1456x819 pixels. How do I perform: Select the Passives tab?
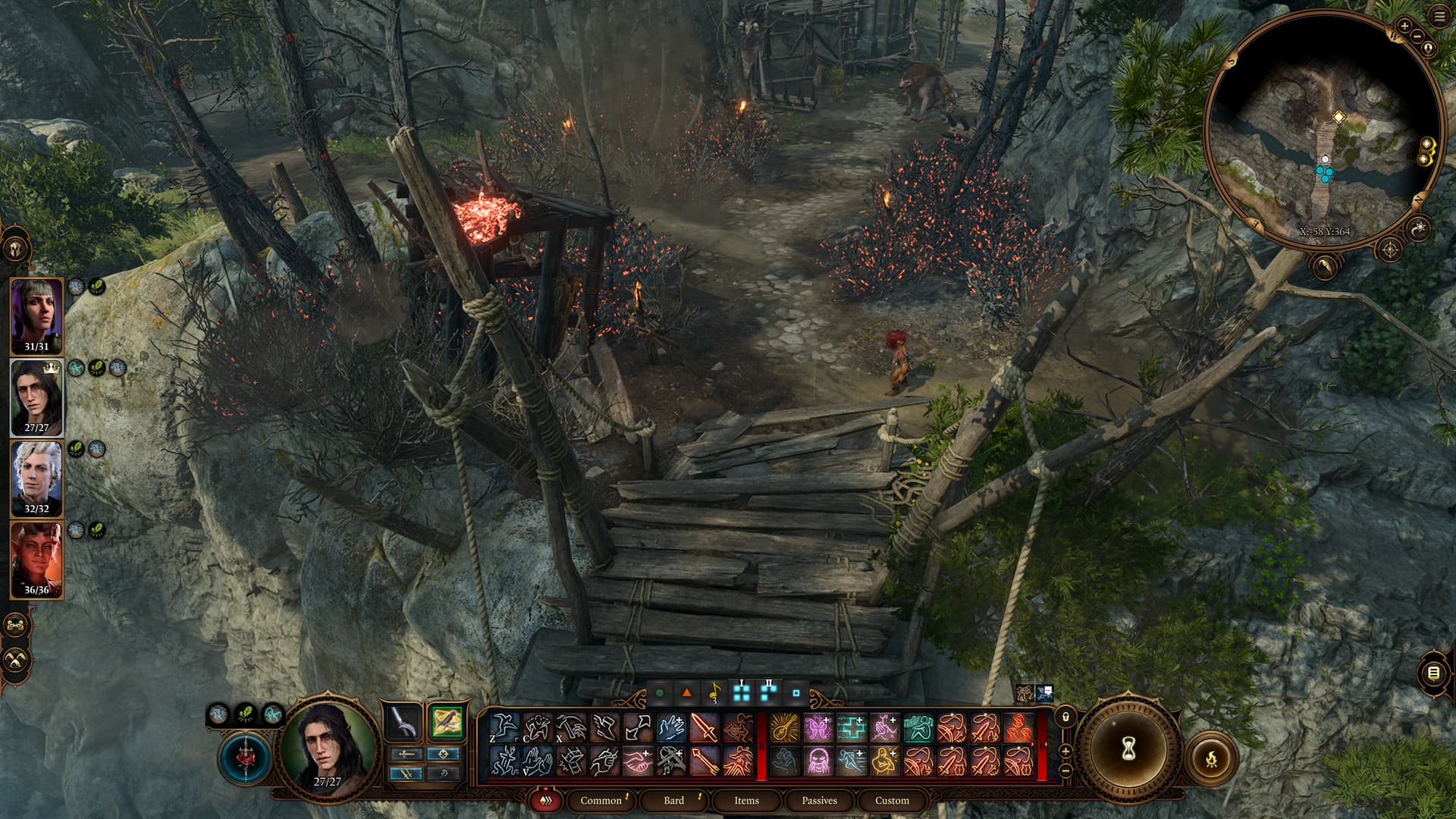pyautogui.click(x=819, y=800)
